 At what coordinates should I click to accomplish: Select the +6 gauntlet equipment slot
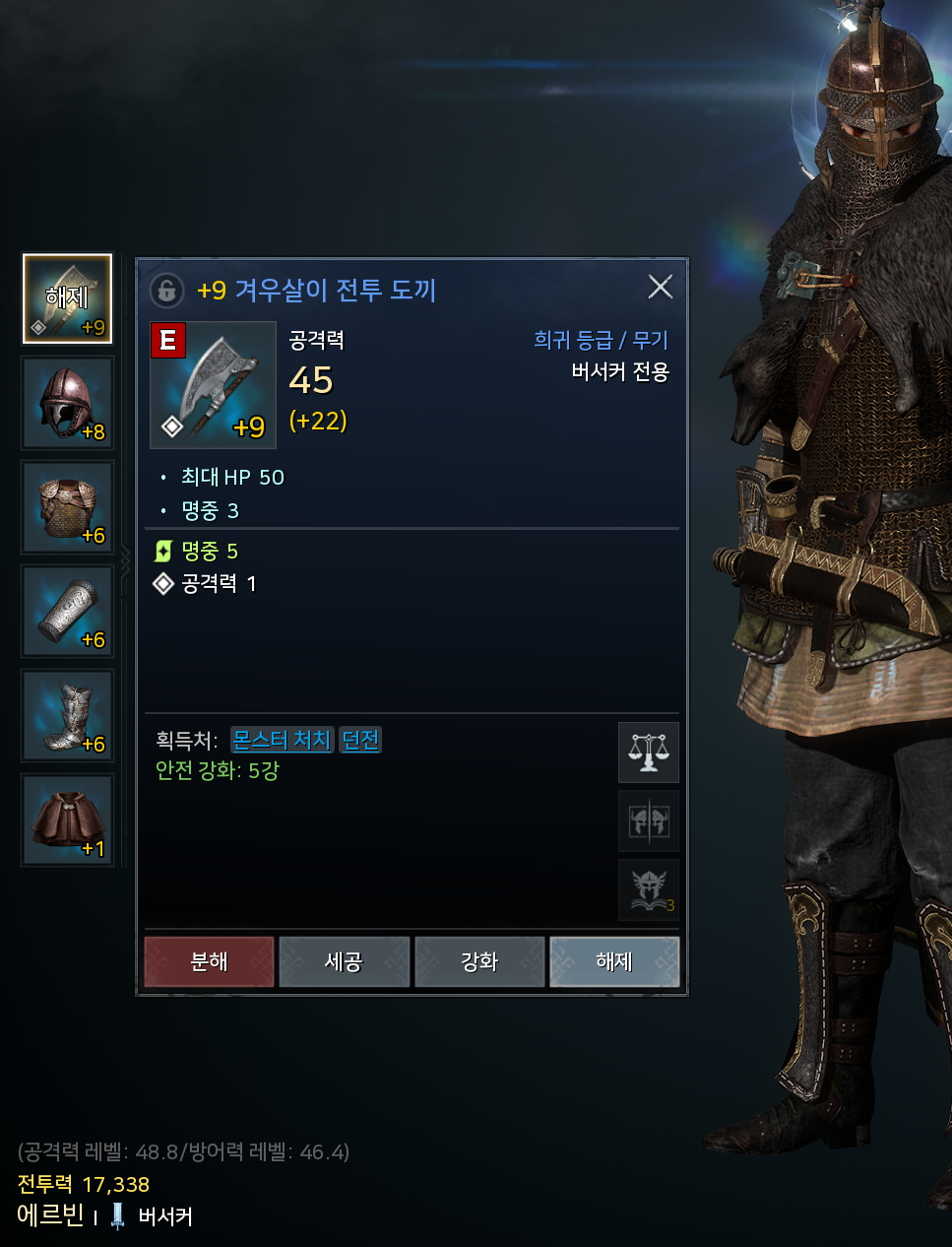[x=68, y=612]
